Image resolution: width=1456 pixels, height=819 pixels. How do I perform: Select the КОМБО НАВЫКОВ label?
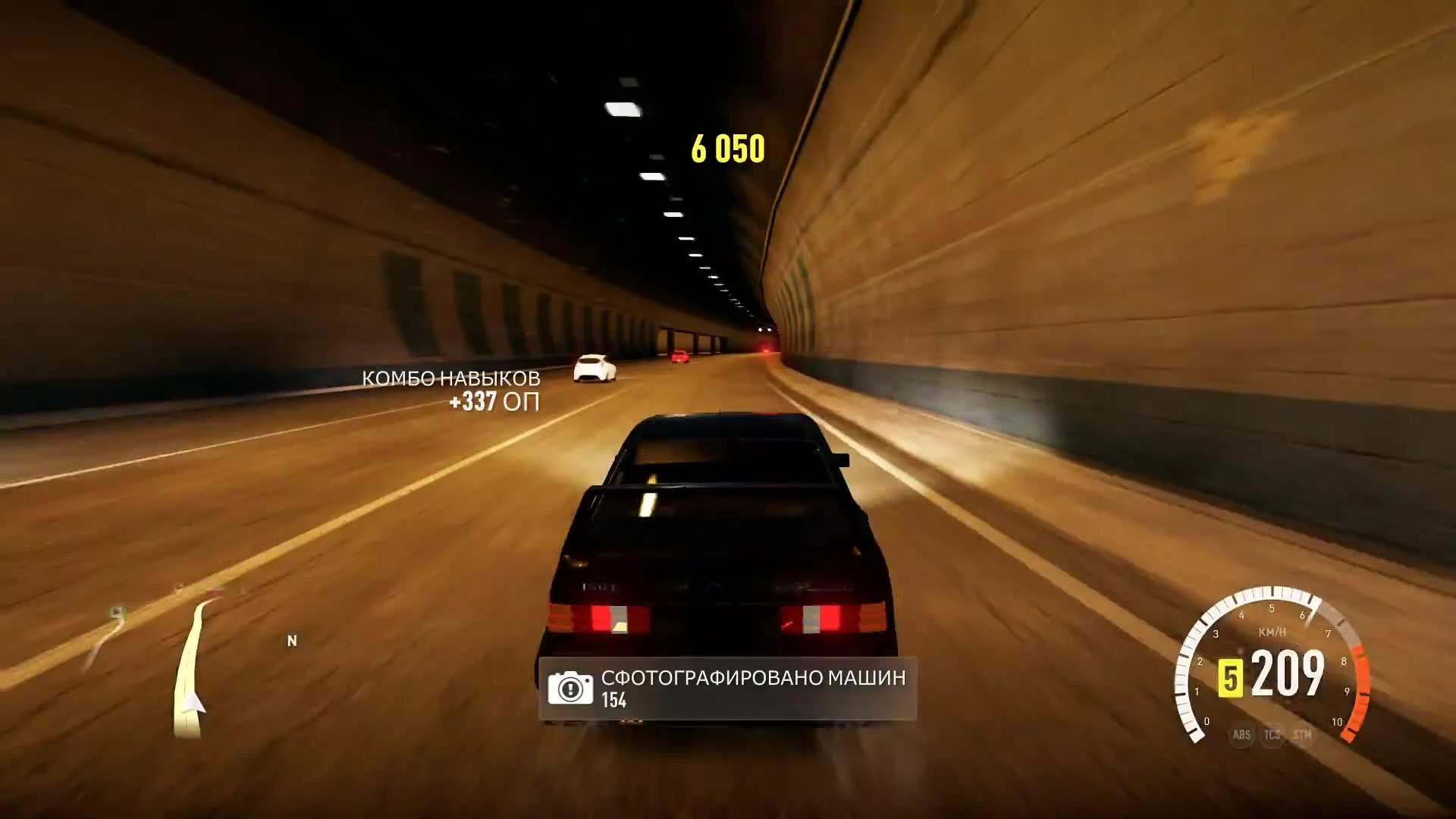(x=453, y=376)
